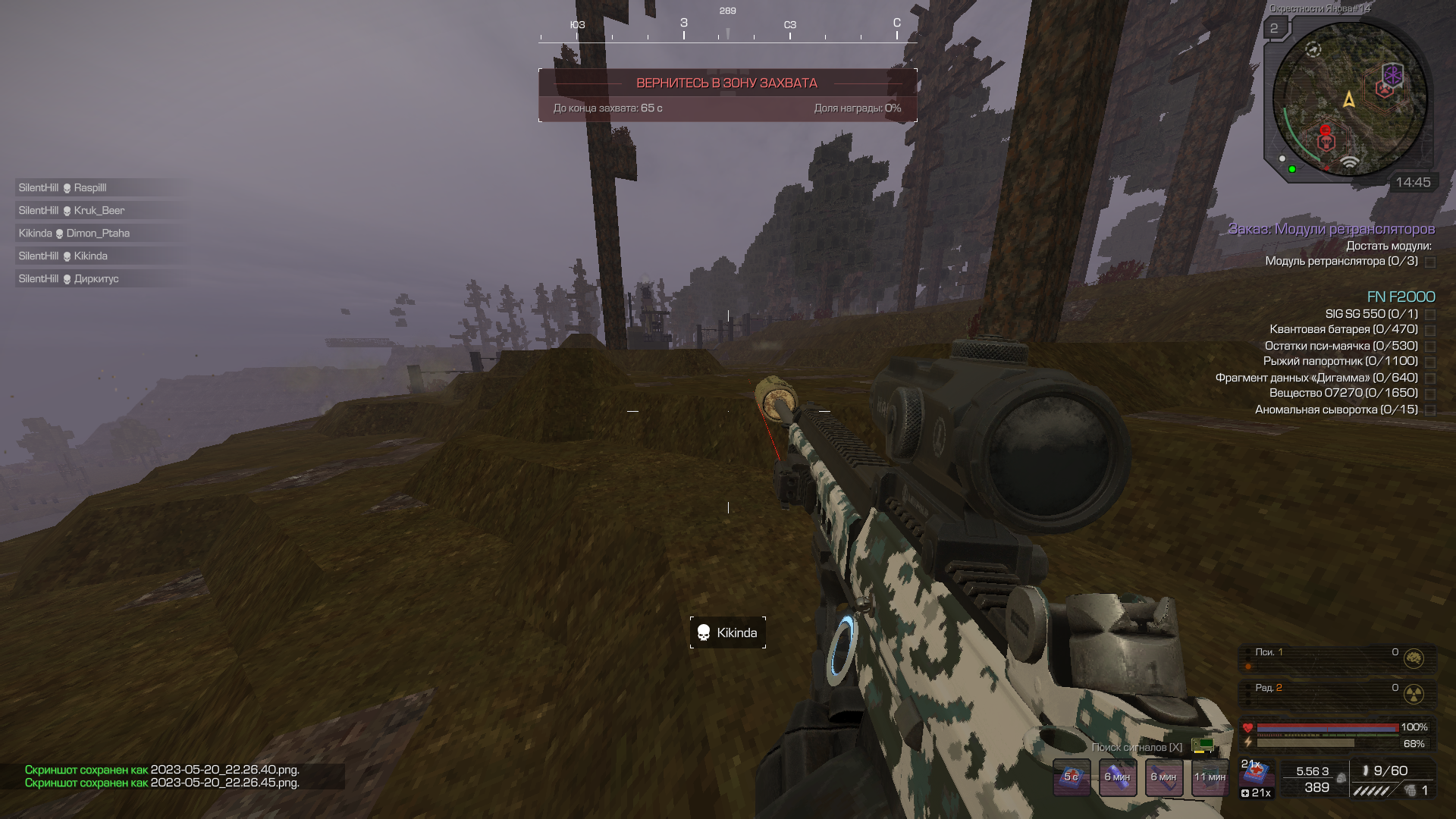
Task: Click the red paw marker on minimap
Action: coord(1385,89)
